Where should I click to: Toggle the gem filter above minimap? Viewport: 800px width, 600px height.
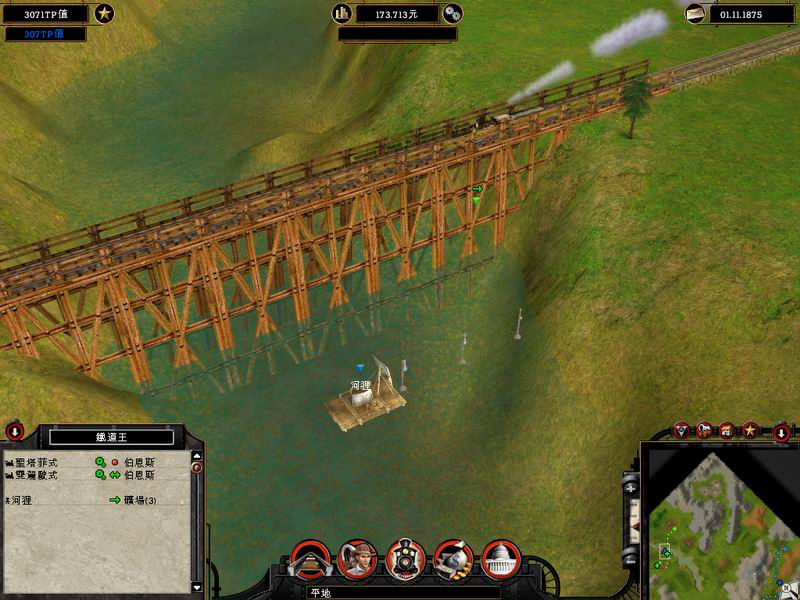[682, 430]
